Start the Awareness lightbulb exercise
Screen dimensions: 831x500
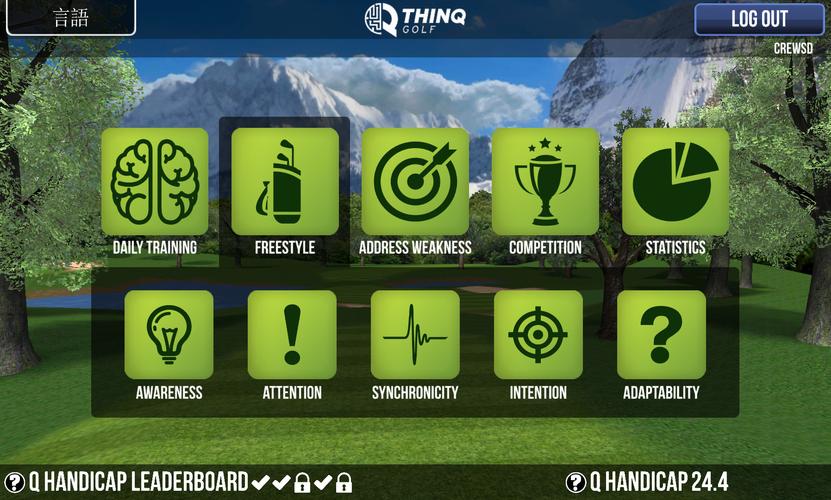(169, 335)
